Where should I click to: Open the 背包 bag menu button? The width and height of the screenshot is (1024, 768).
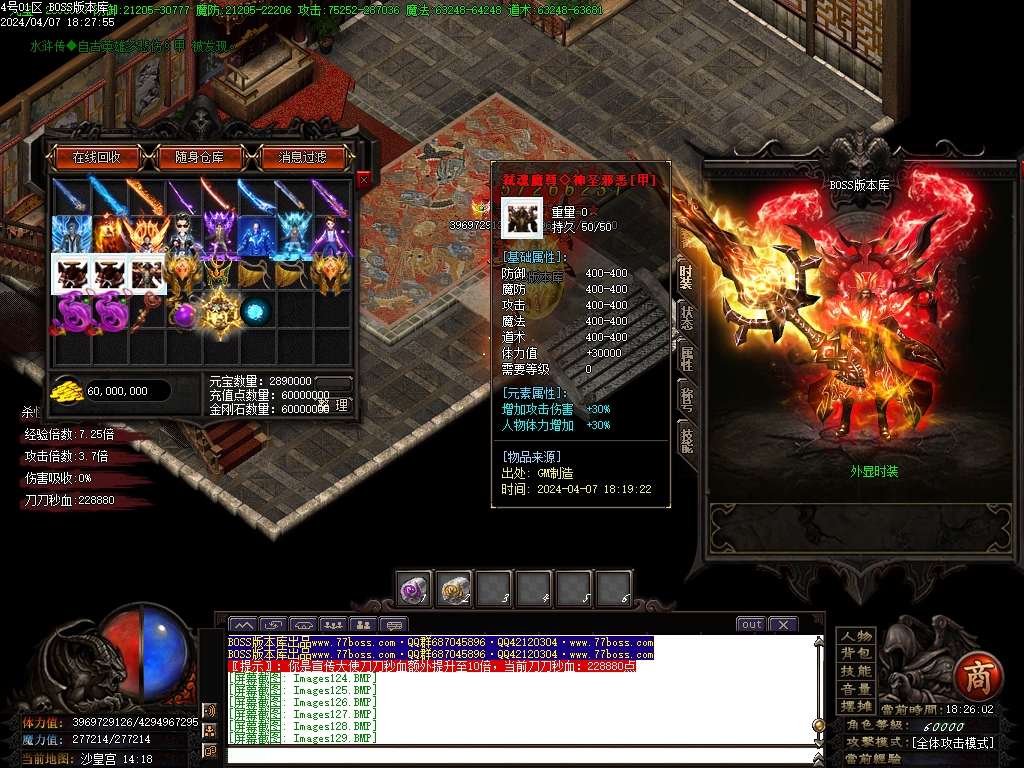click(856, 653)
